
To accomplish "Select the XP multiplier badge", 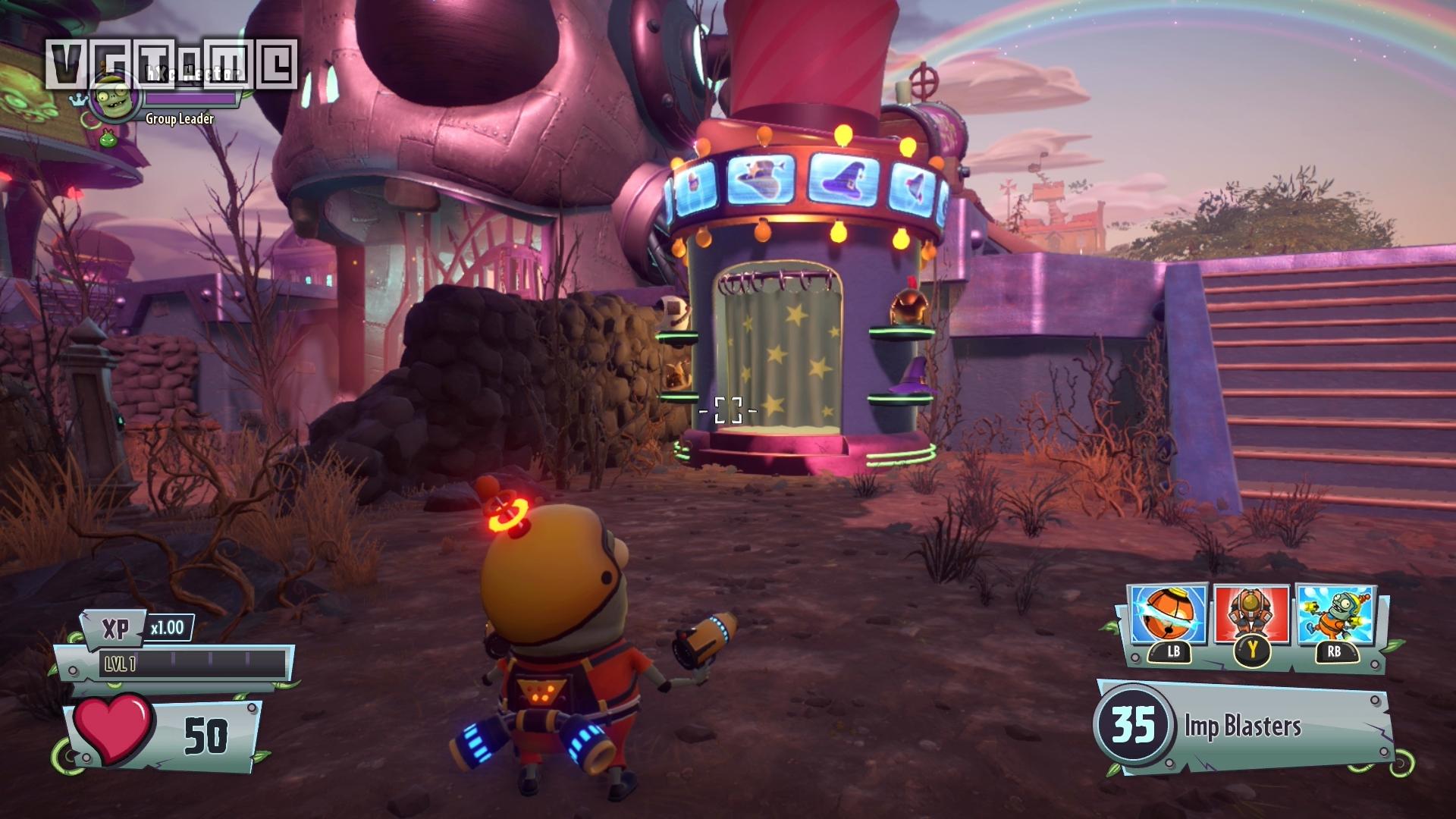I will pyautogui.click(x=167, y=628).
